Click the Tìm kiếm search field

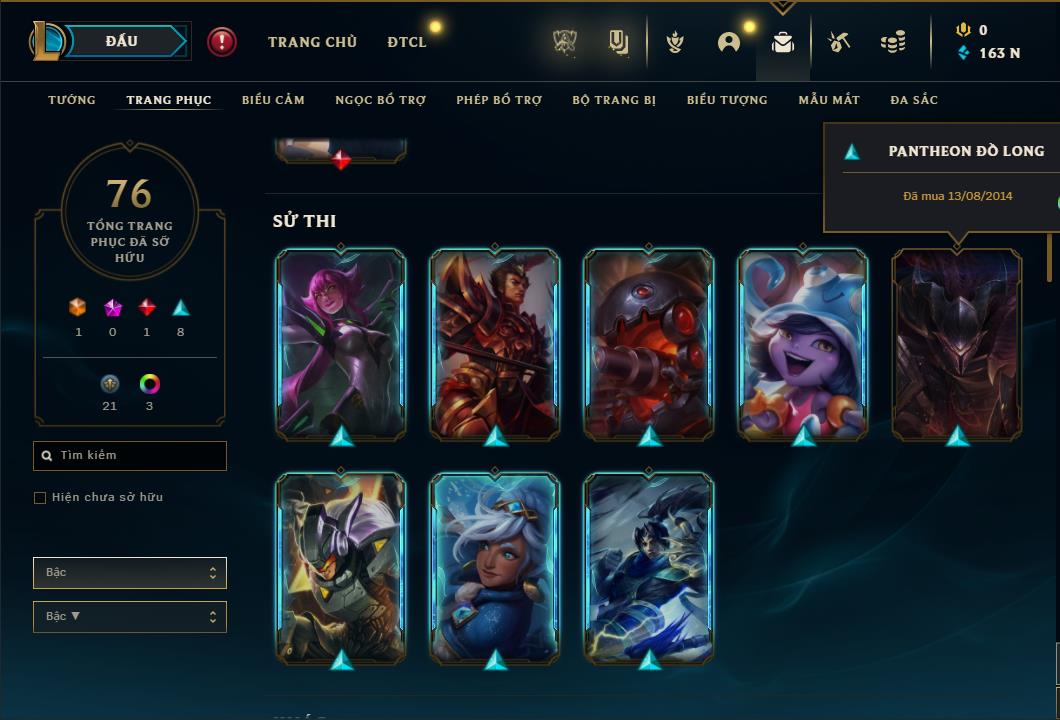click(x=130, y=456)
